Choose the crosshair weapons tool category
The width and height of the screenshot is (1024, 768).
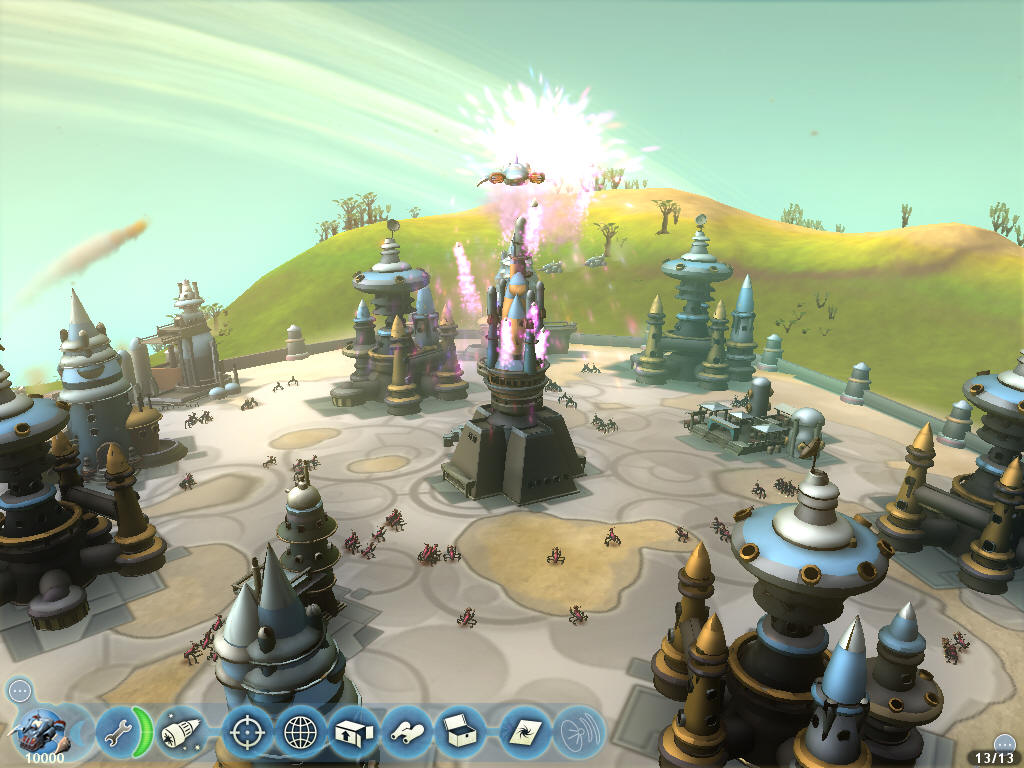(245, 732)
